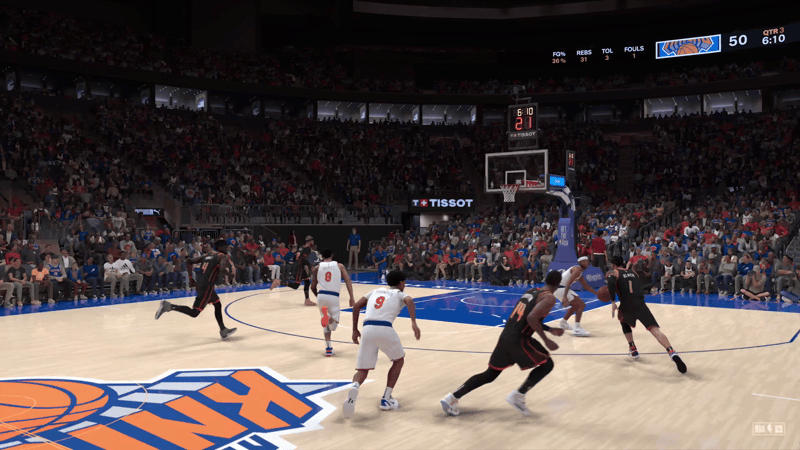Image resolution: width=800 pixels, height=450 pixels.
Task: Click the NBA 2K watermark logo
Action: coord(768,428)
